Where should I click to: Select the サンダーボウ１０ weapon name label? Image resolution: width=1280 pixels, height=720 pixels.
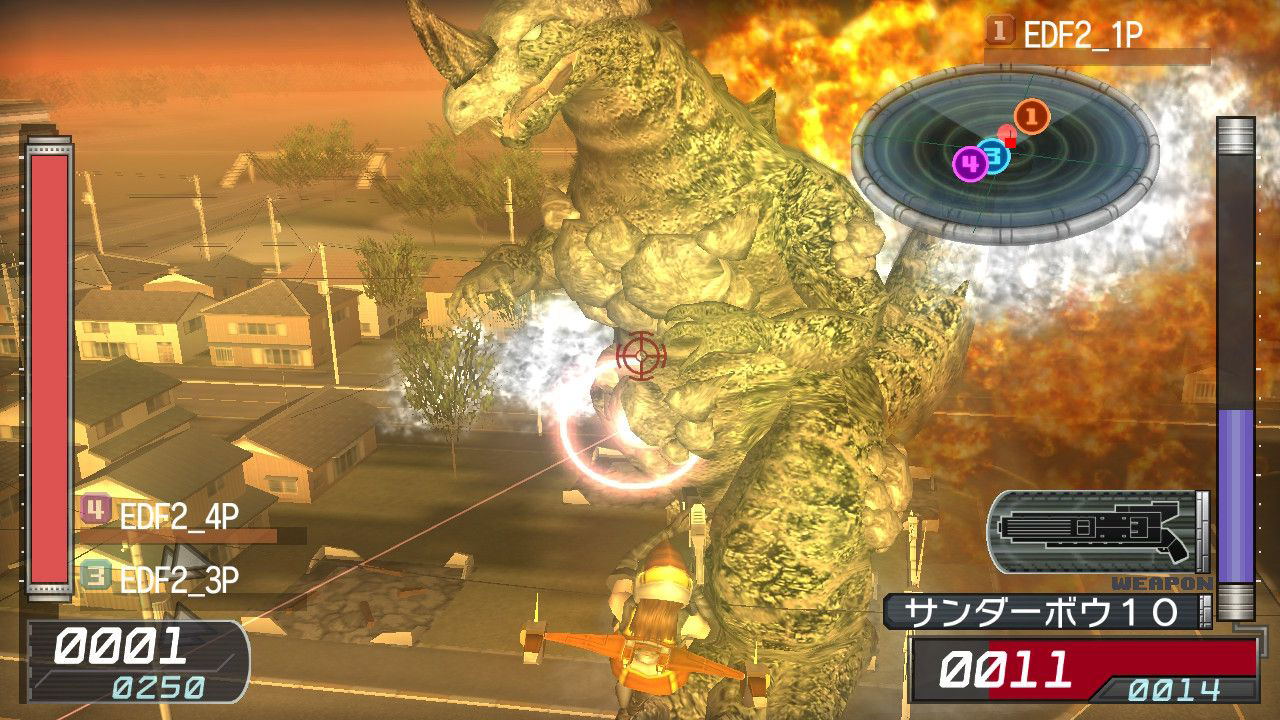pyautogui.click(x=1040, y=612)
